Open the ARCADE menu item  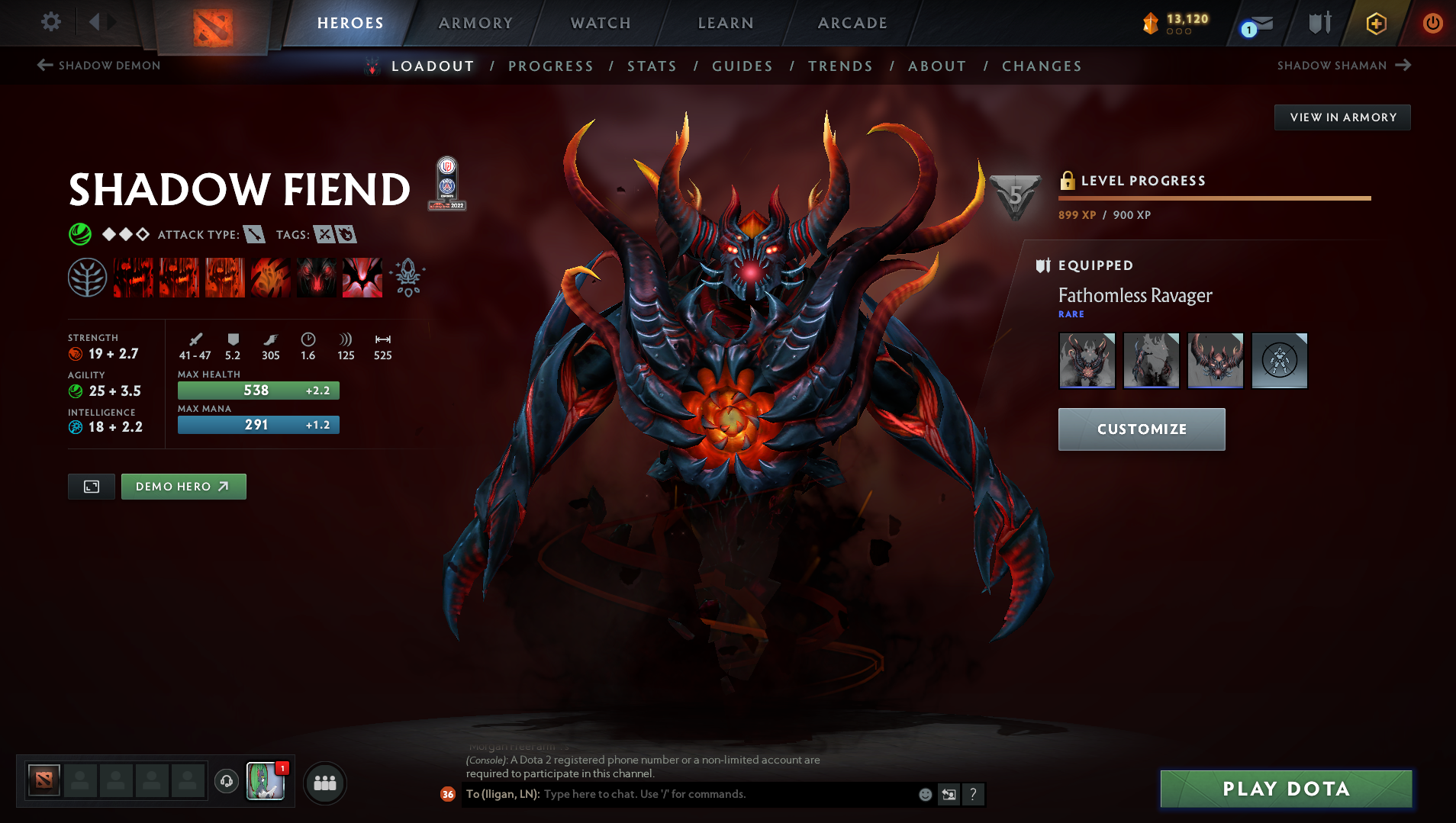click(x=852, y=23)
